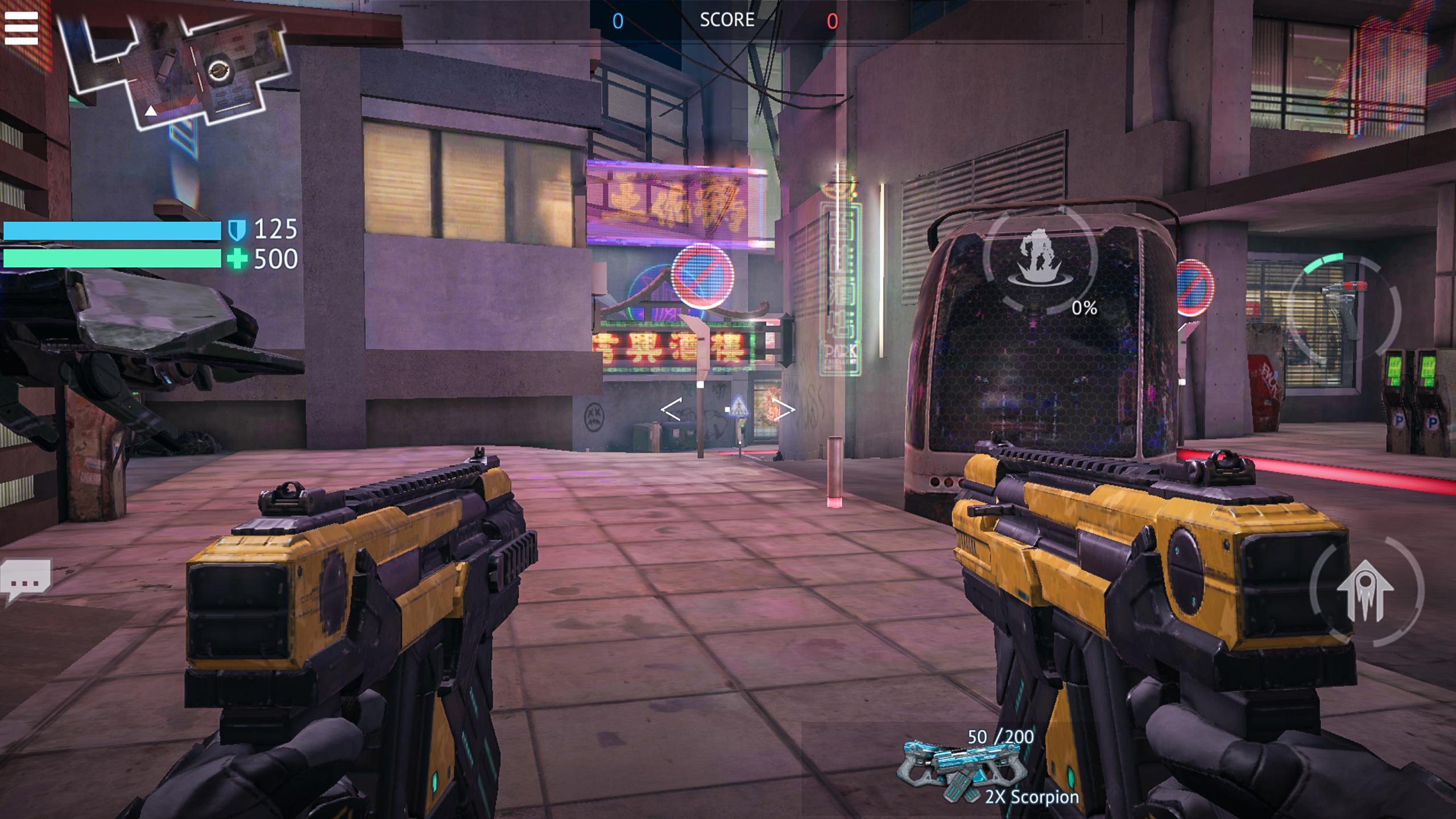Select the 2X Scorpion weapon icon
The height and width of the screenshot is (819, 1456).
963,765
